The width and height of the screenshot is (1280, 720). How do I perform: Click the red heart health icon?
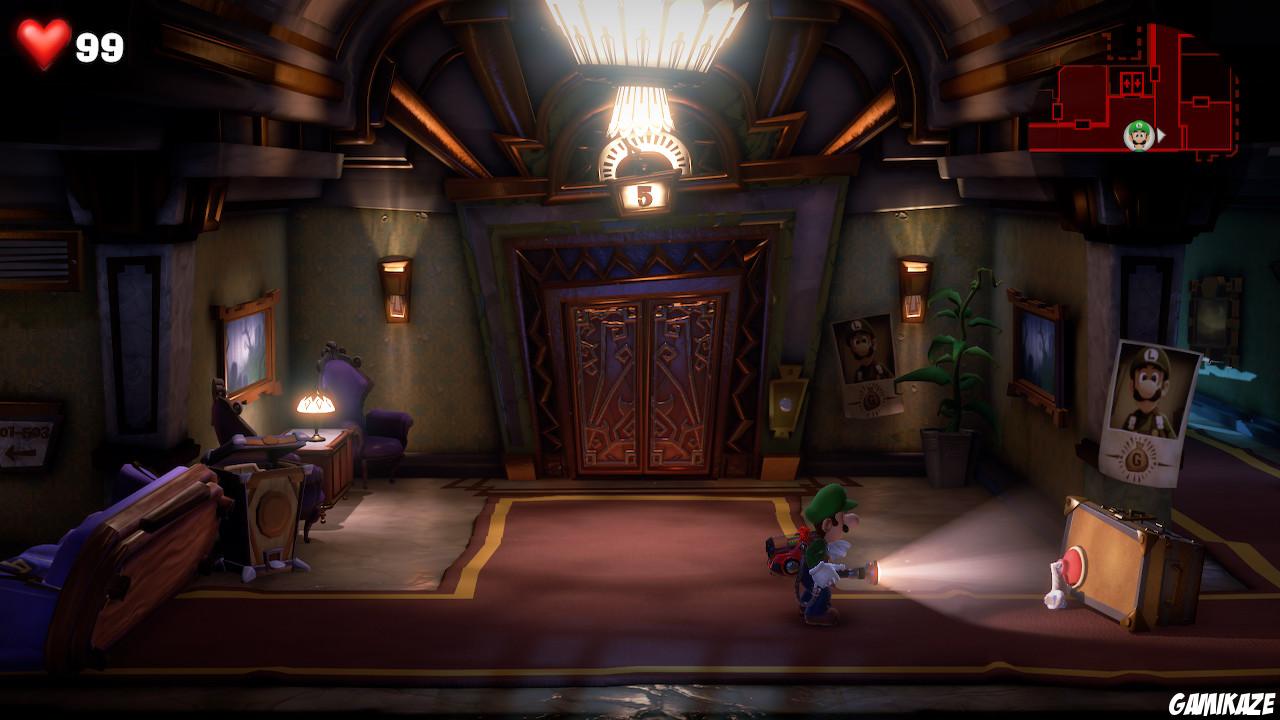point(44,42)
